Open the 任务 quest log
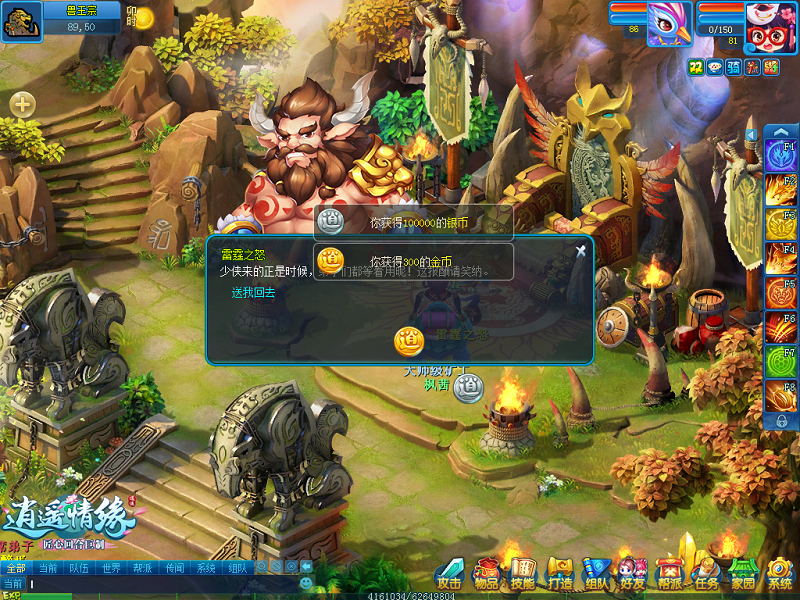The height and width of the screenshot is (600, 800). [706, 573]
